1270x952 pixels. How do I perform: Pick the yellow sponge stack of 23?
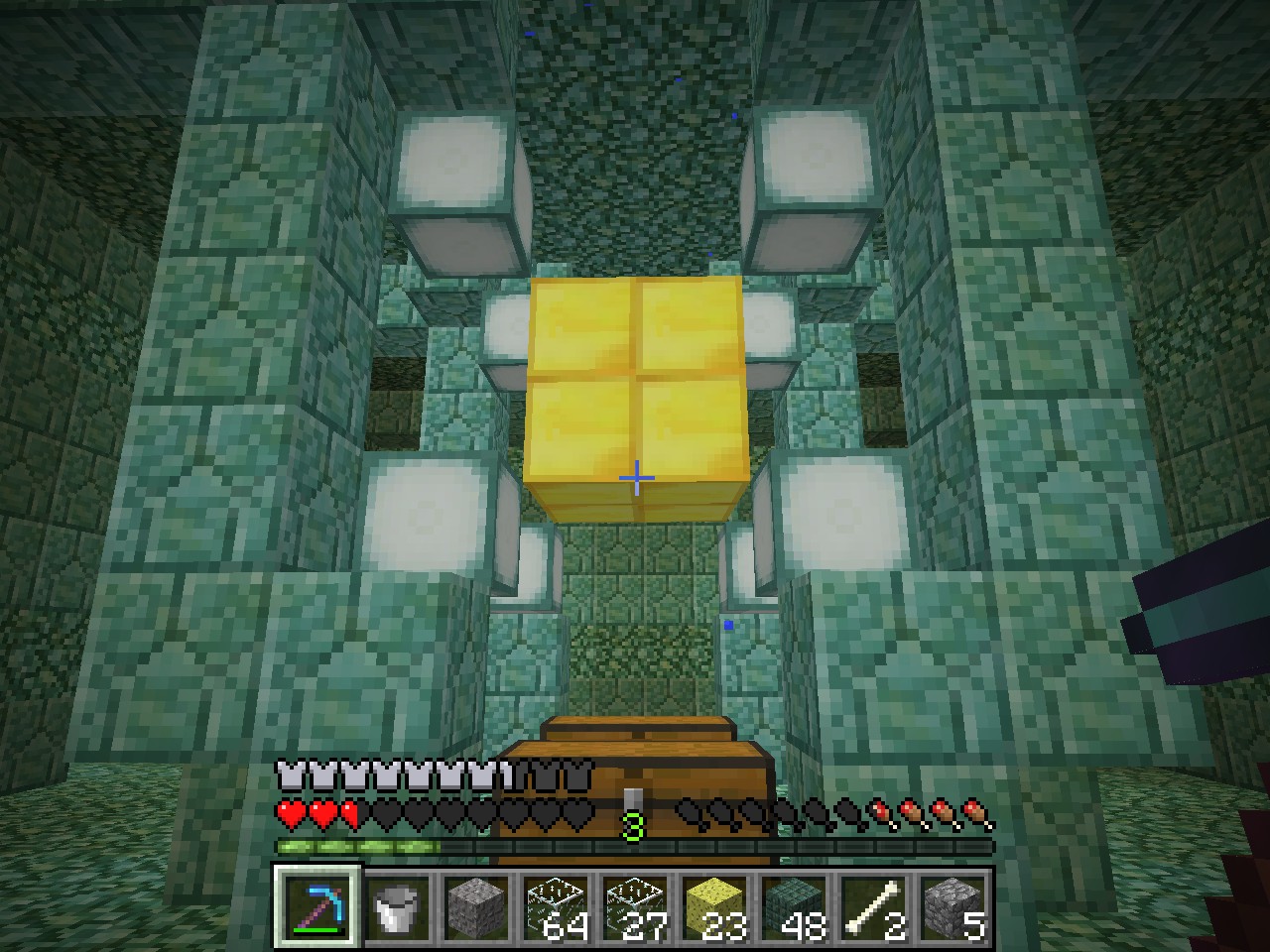point(714,907)
